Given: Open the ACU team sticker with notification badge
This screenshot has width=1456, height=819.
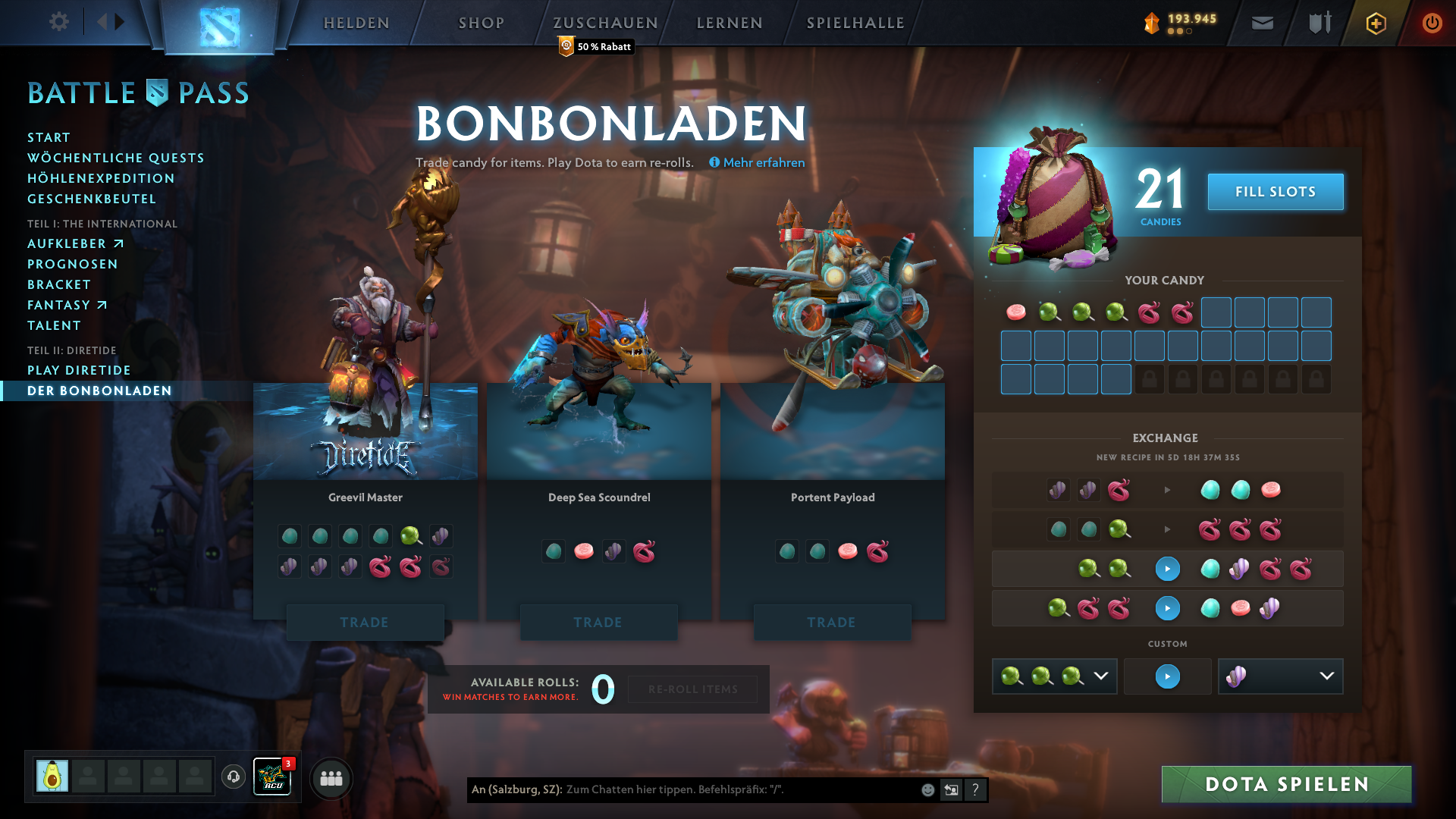Looking at the screenshot, I should coord(273,776).
